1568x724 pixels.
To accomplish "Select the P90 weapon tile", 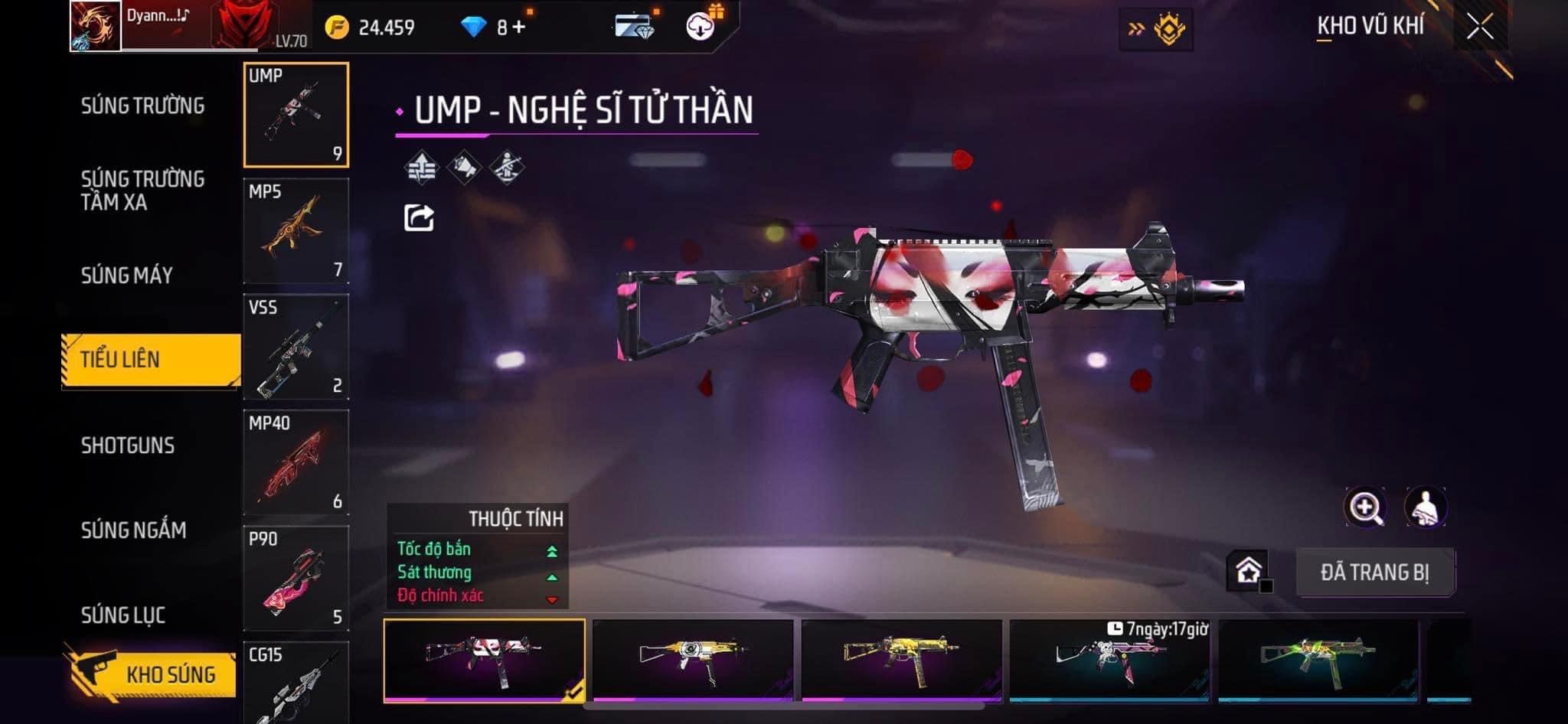I will (296, 579).
